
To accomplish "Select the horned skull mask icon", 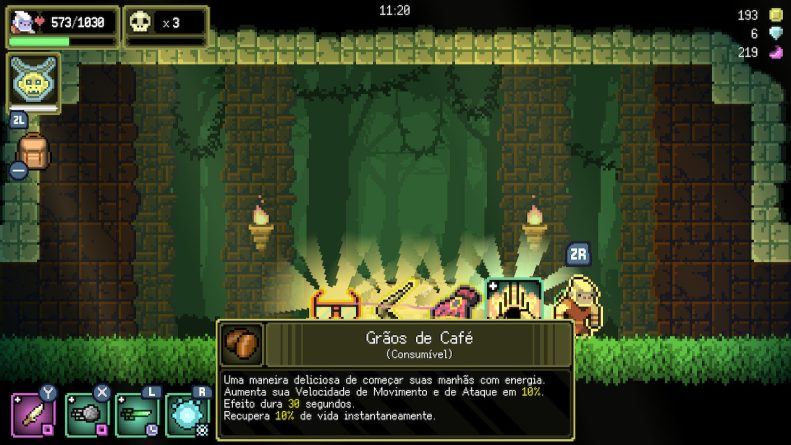I will point(33,80).
